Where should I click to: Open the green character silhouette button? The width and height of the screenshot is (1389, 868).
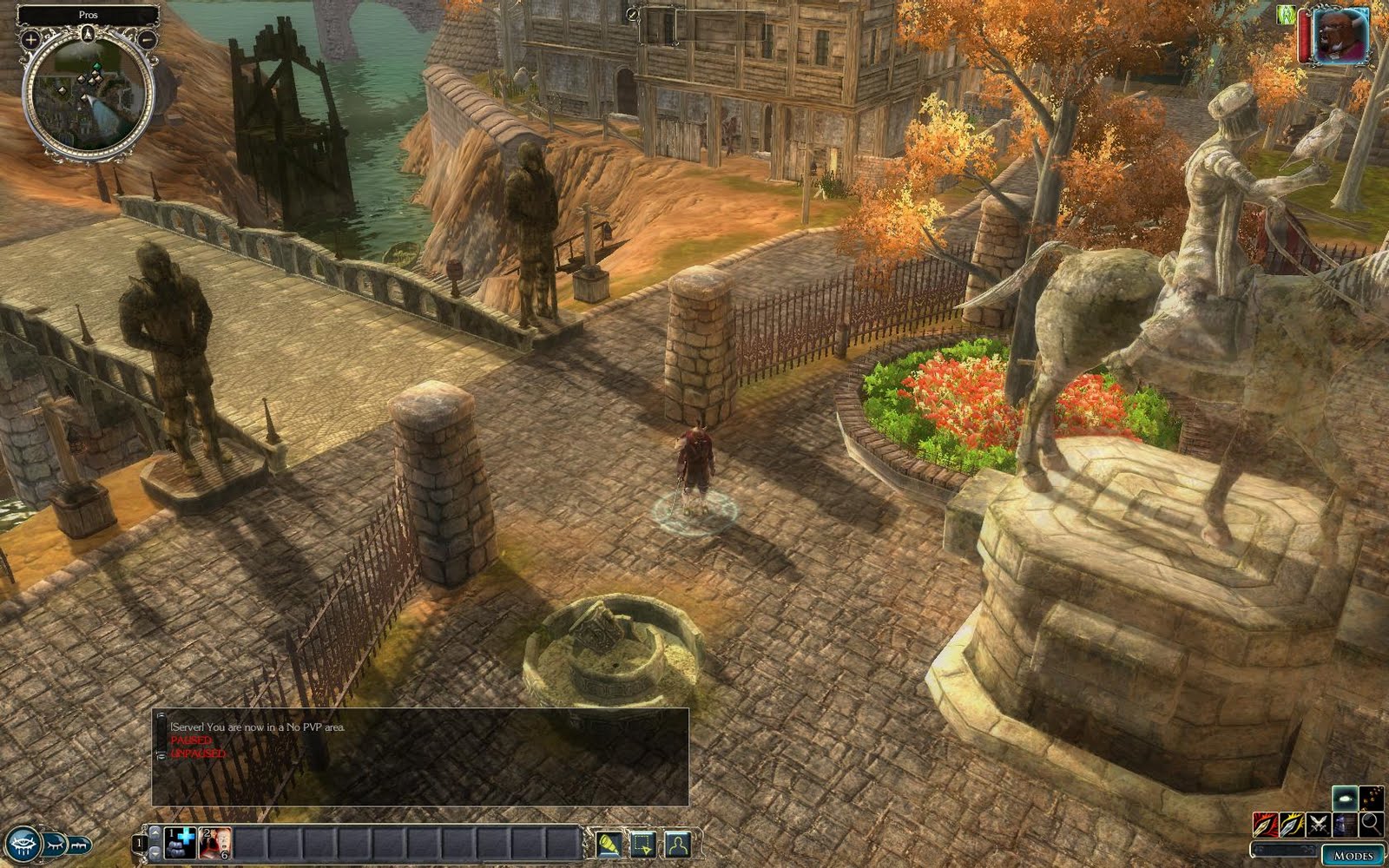(x=677, y=843)
